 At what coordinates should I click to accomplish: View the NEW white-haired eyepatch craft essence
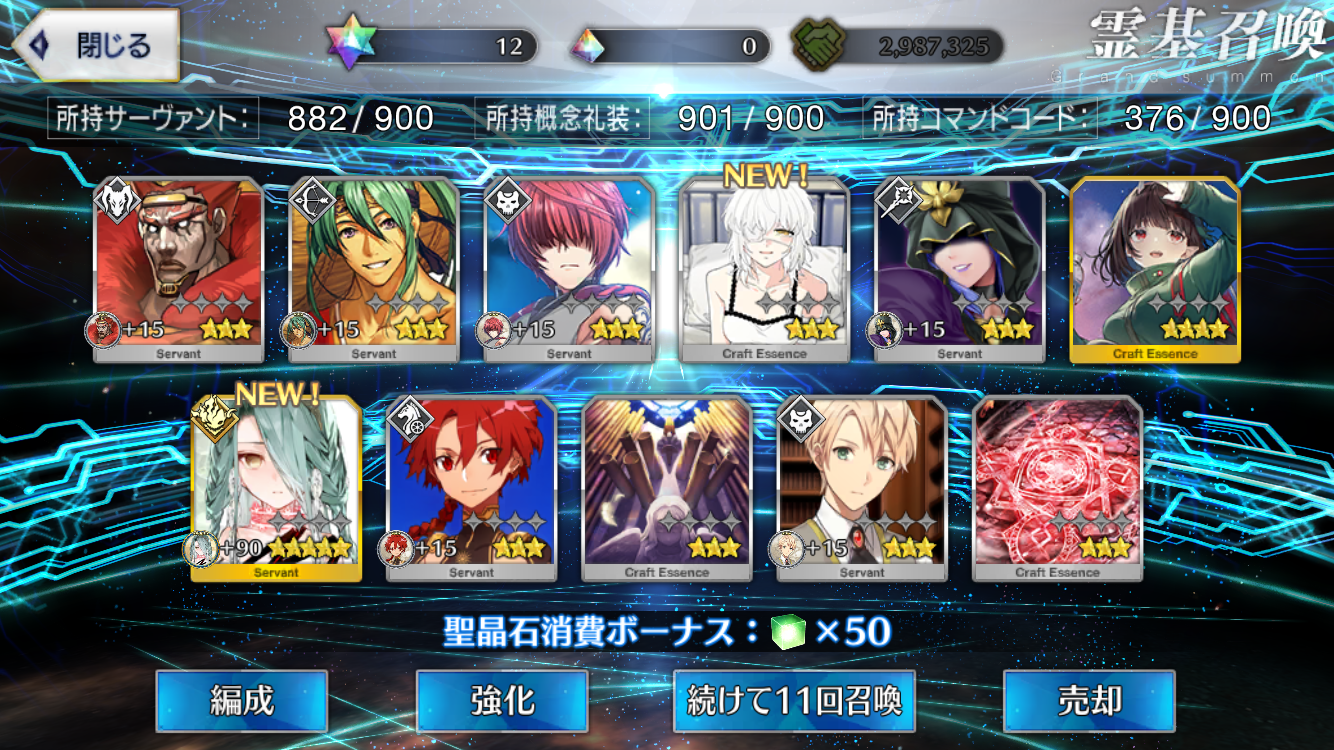point(764,268)
